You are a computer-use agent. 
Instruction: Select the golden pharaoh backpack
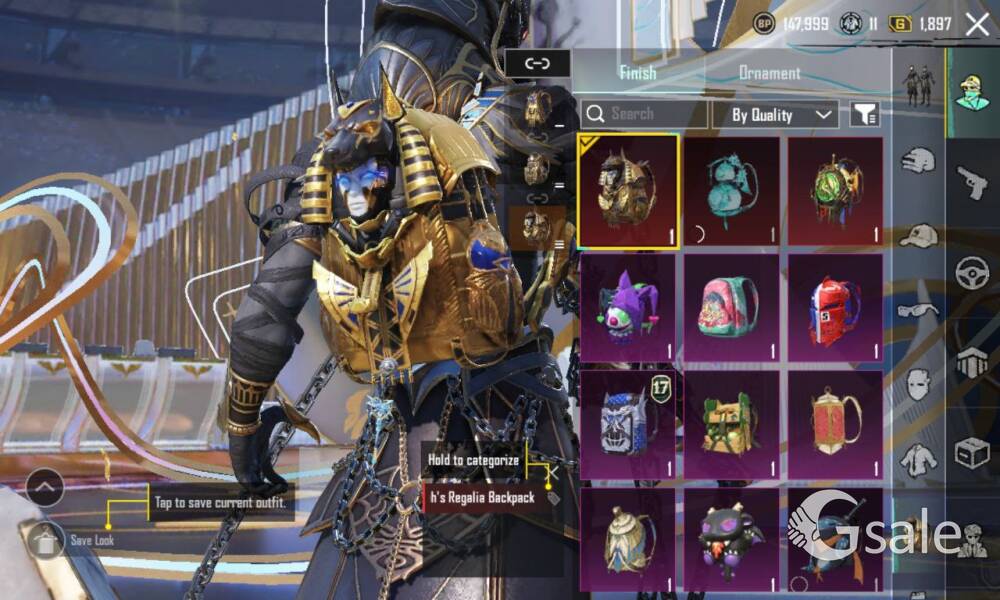click(628, 191)
